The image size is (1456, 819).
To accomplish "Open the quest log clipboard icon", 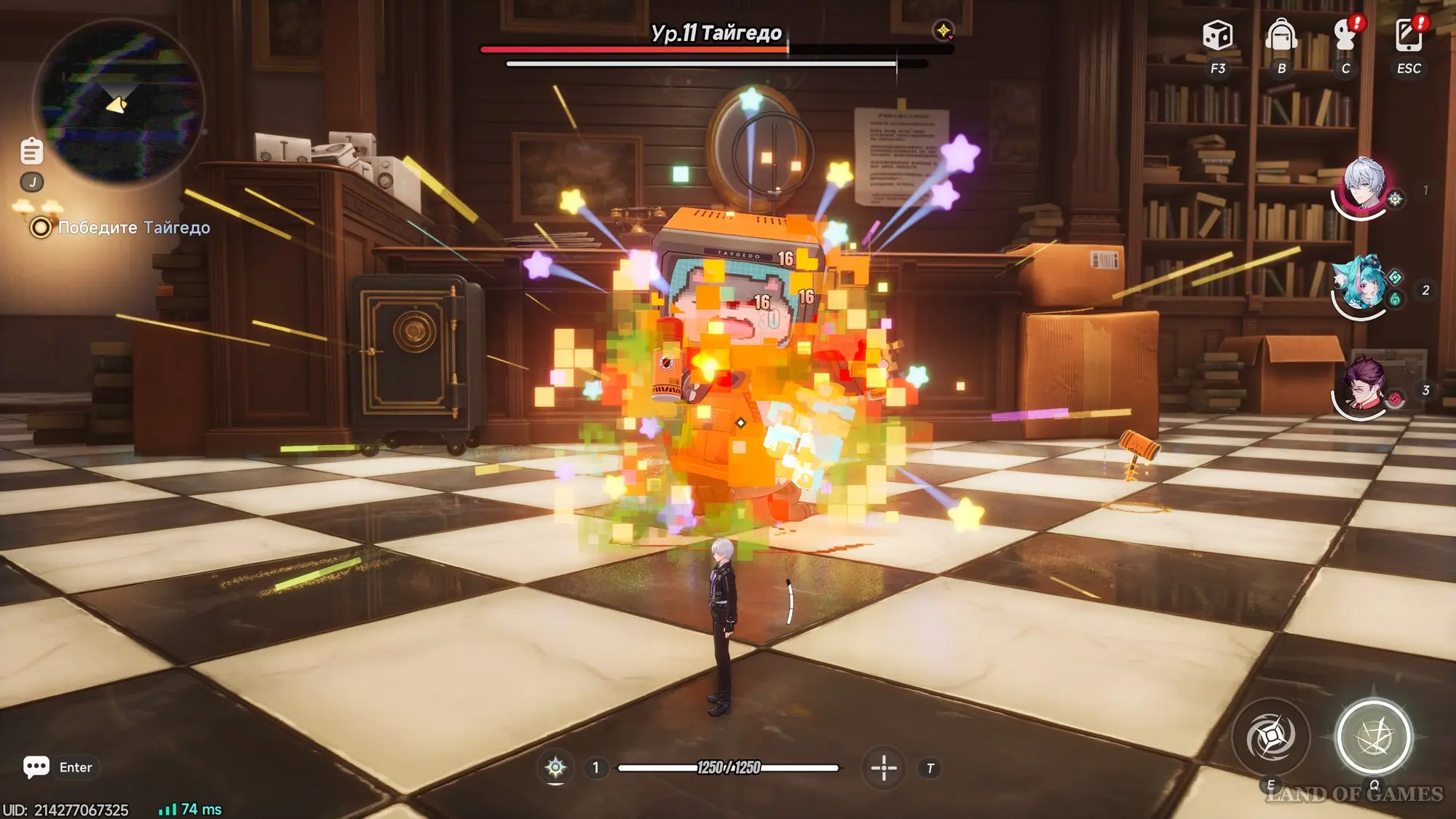I will coord(31,151).
